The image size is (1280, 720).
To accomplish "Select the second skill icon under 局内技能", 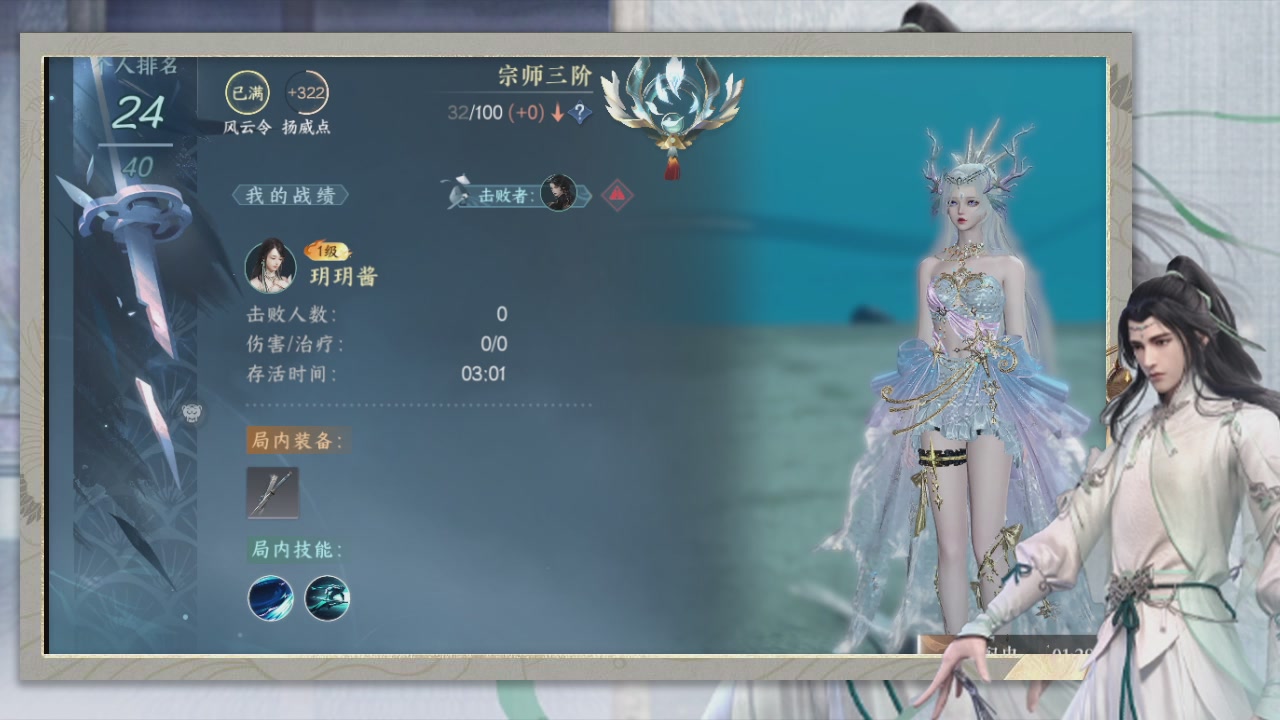I will (x=325, y=597).
